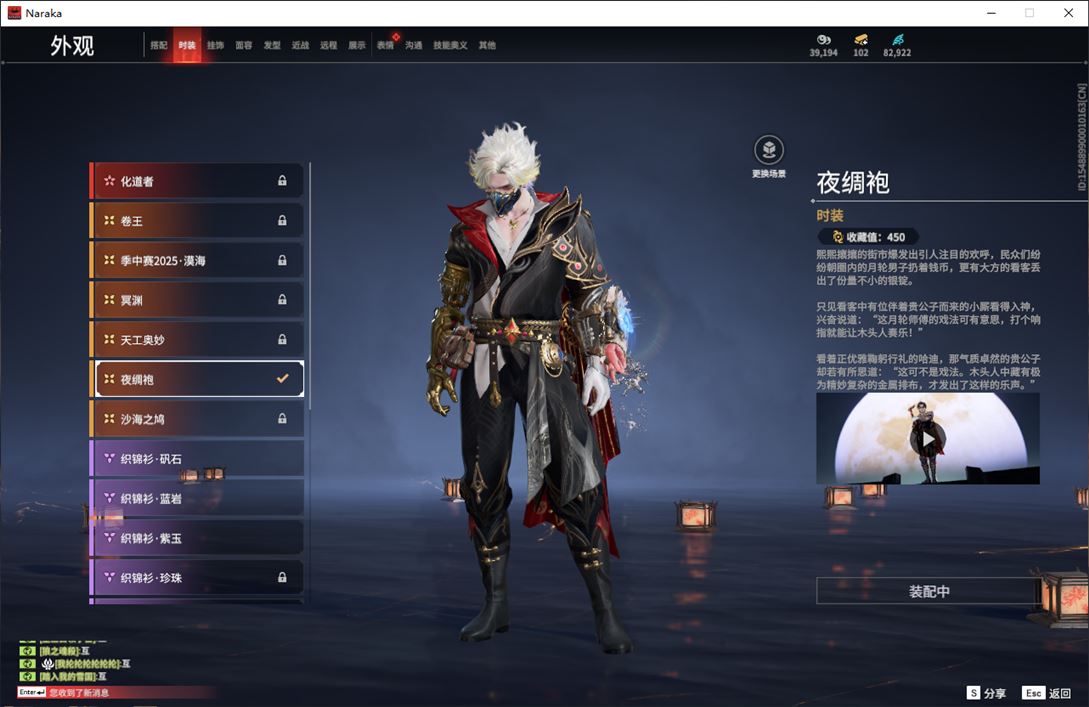Choose the 卷王 outfit entry
This screenshot has width=1089, height=707.
pyautogui.click(x=198, y=221)
